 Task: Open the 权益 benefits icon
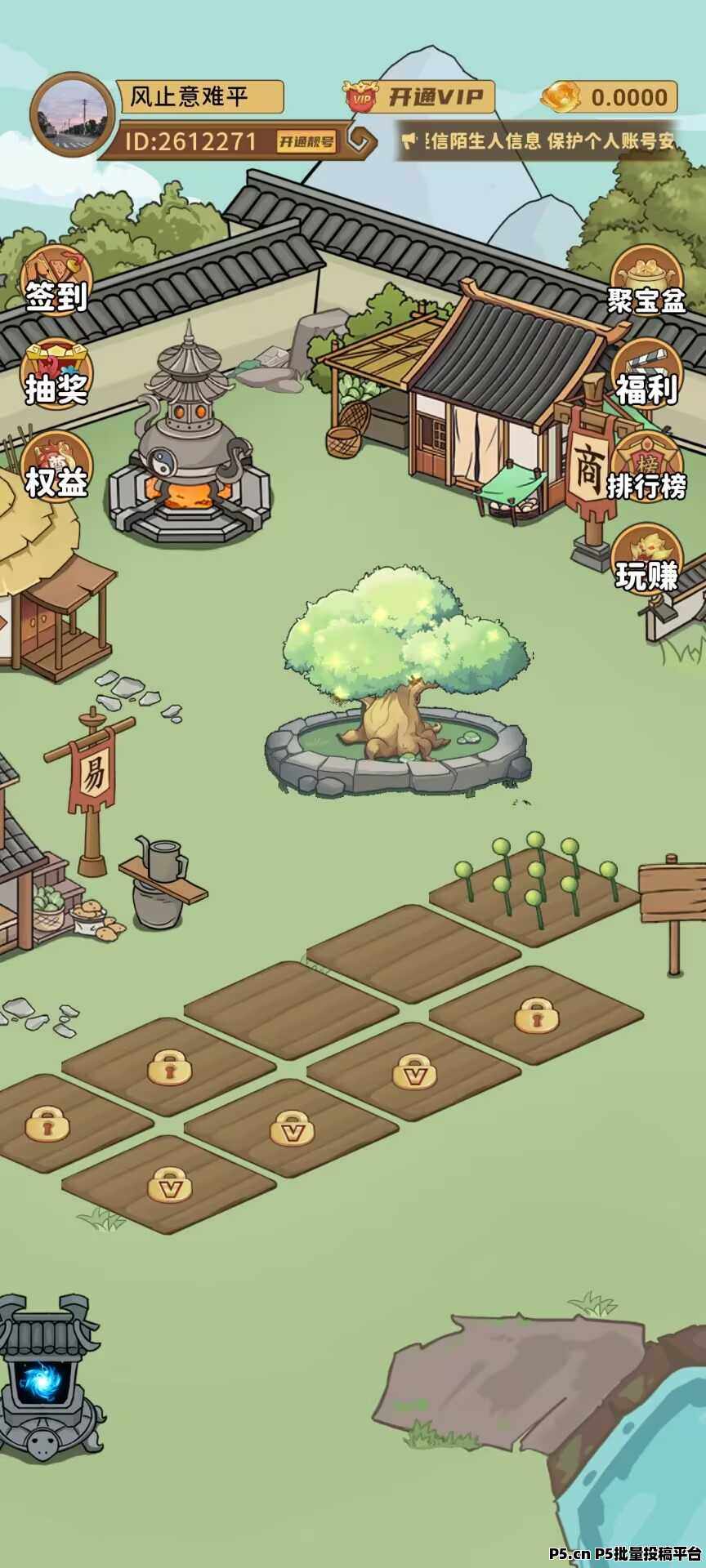(56, 467)
